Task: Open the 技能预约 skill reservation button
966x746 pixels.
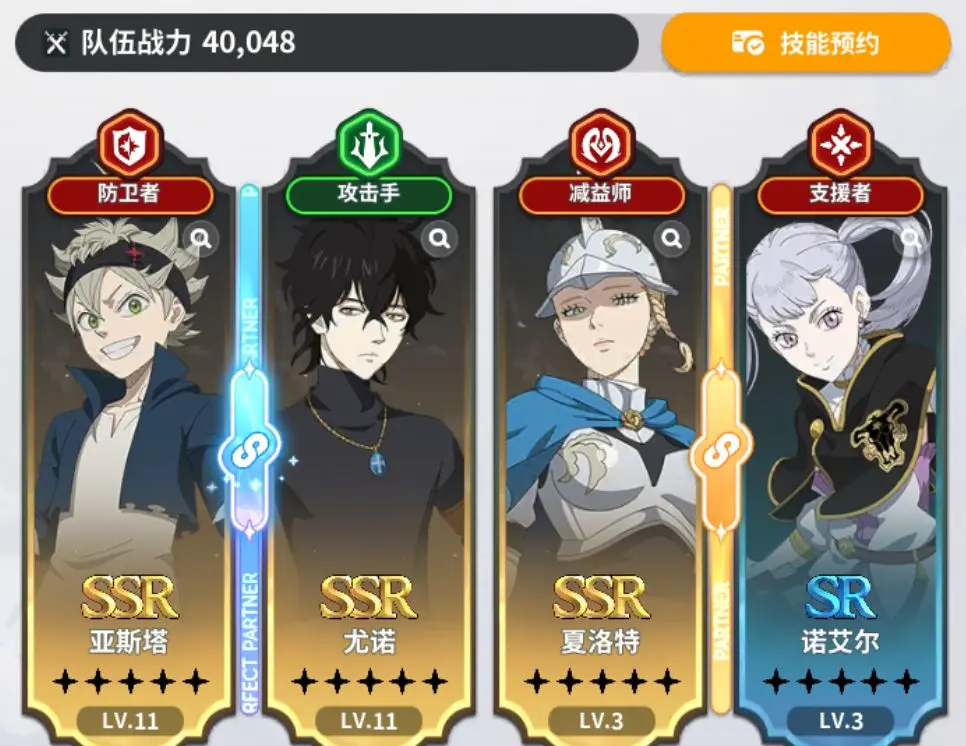Action: (805, 43)
